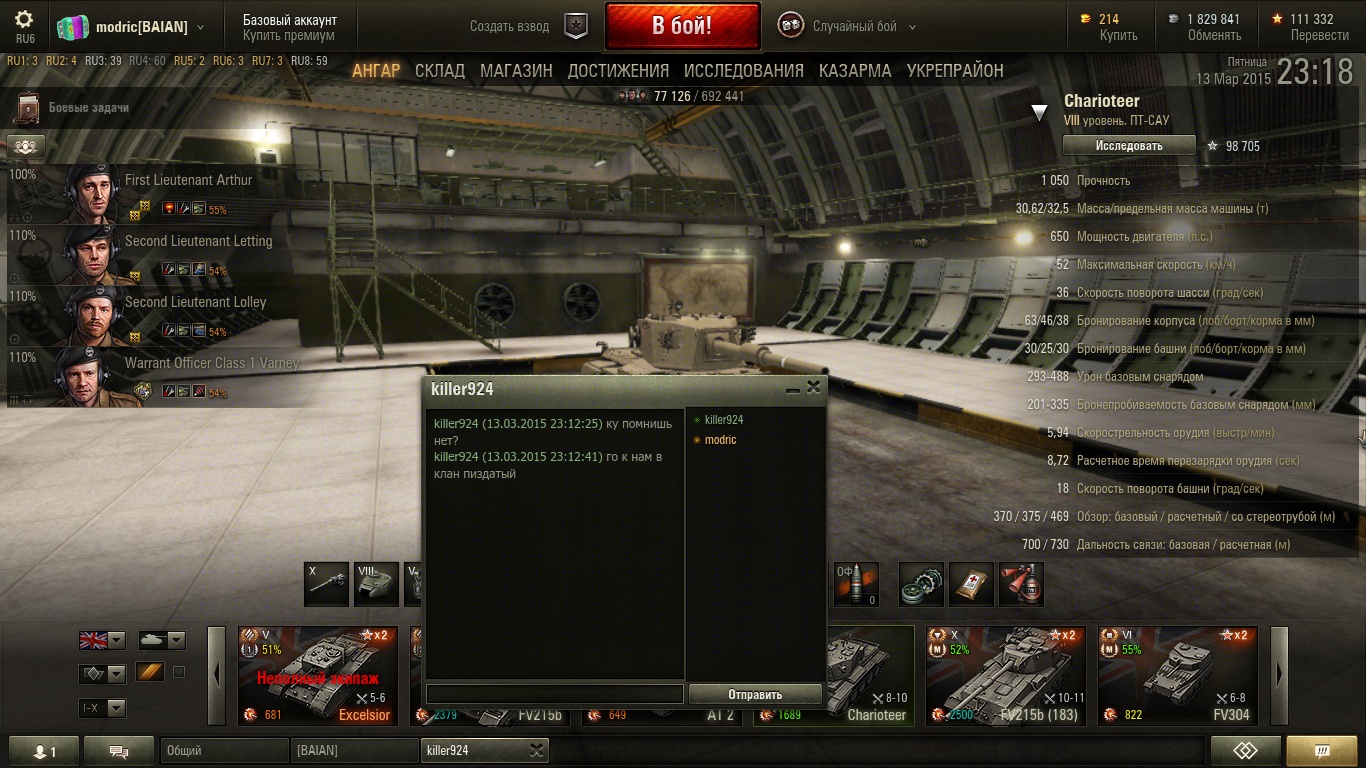Select the Excelsior tank in the carousel
This screenshot has width=1366, height=768.
pos(318,675)
